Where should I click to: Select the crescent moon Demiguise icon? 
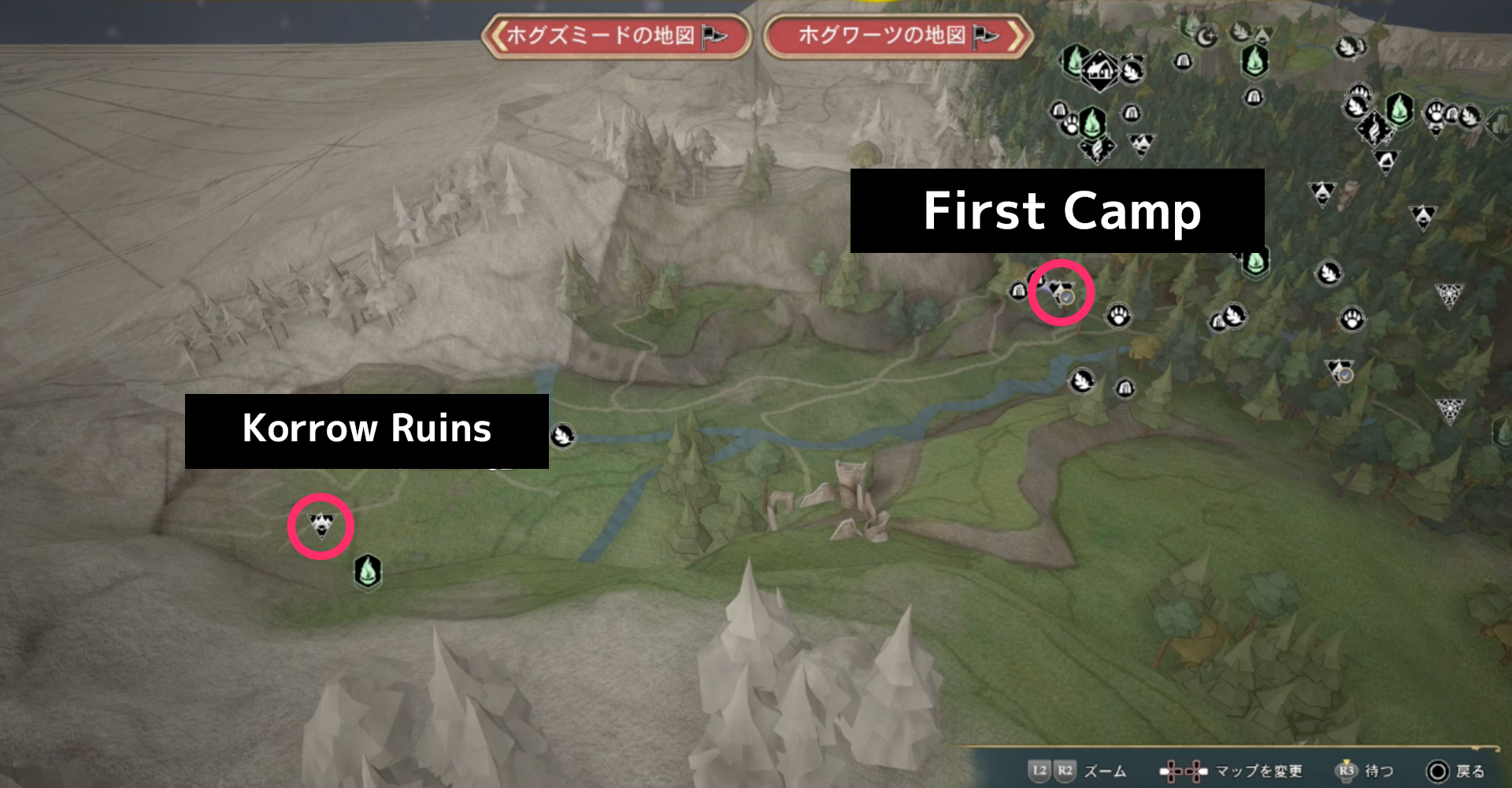(1205, 36)
